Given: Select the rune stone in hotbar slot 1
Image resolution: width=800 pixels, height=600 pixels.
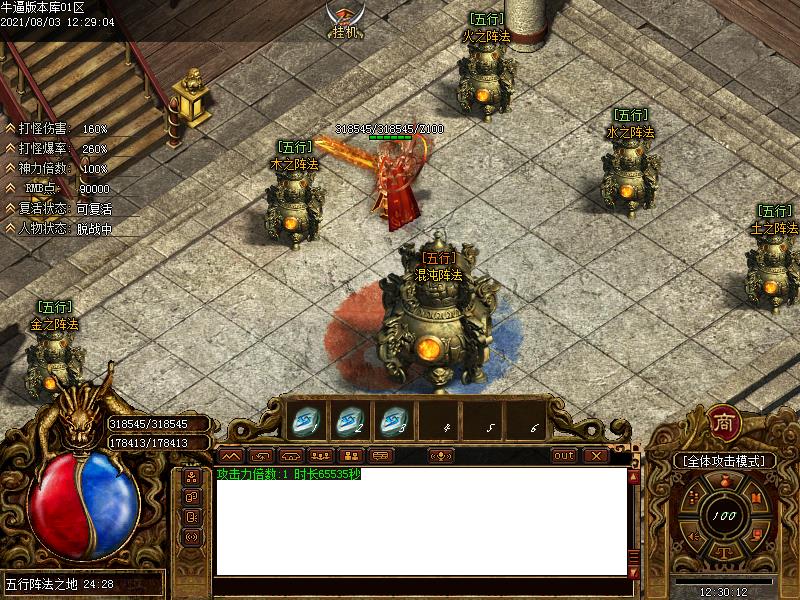Looking at the screenshot, I should click(304, 422).
